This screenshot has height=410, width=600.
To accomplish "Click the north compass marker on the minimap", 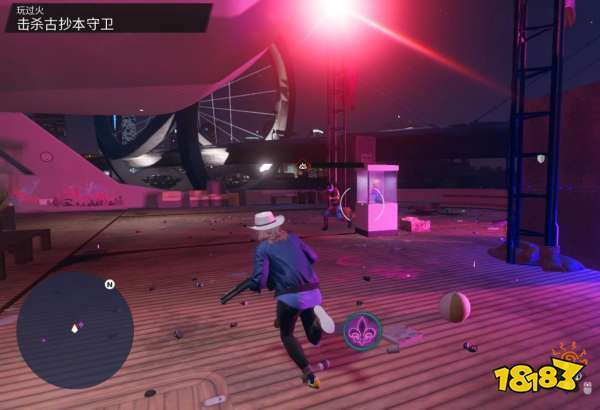I will click(109, 284).
